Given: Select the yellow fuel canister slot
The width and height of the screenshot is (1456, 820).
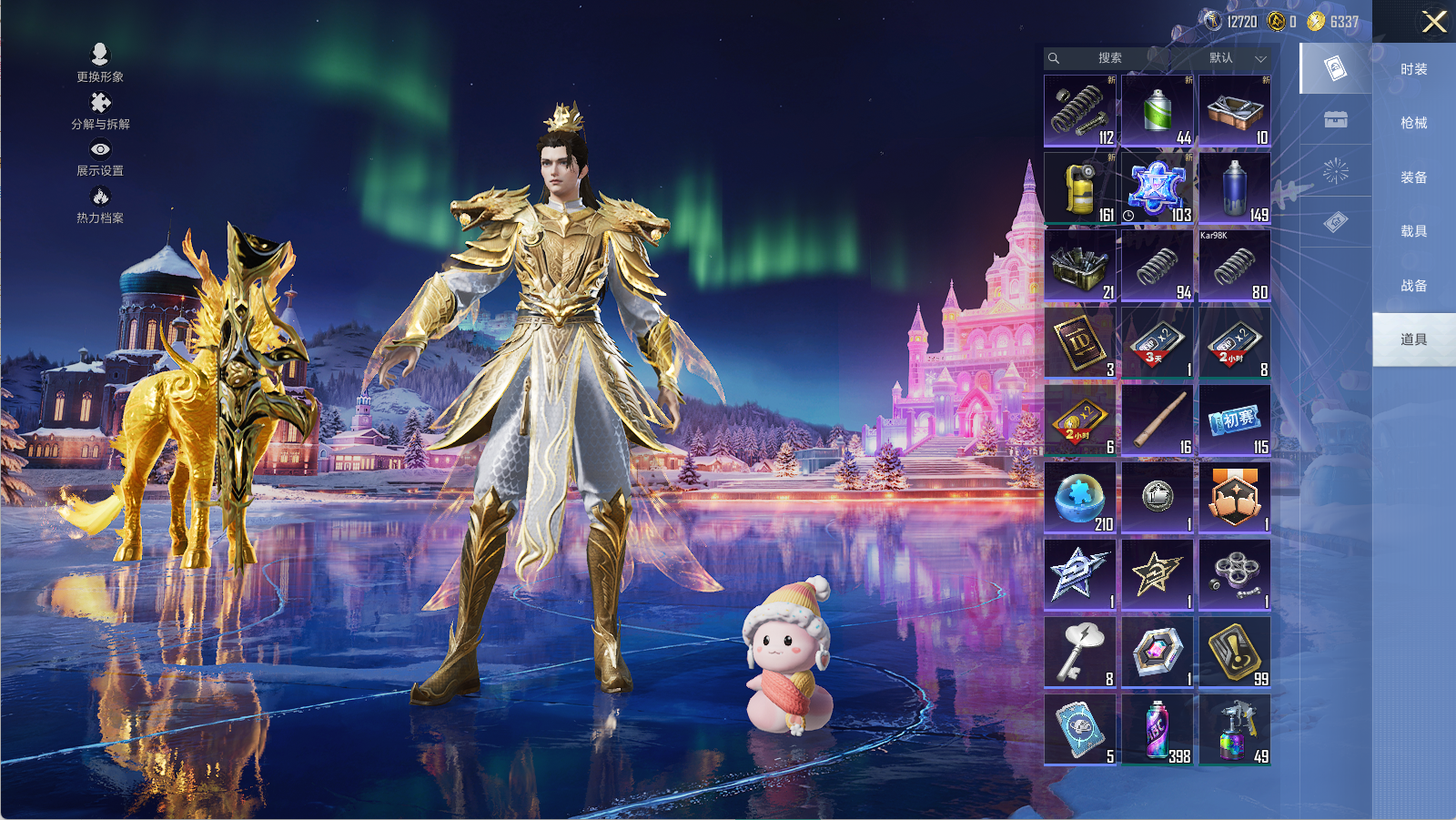Looking at the screenshot, I should point(1080,187).
